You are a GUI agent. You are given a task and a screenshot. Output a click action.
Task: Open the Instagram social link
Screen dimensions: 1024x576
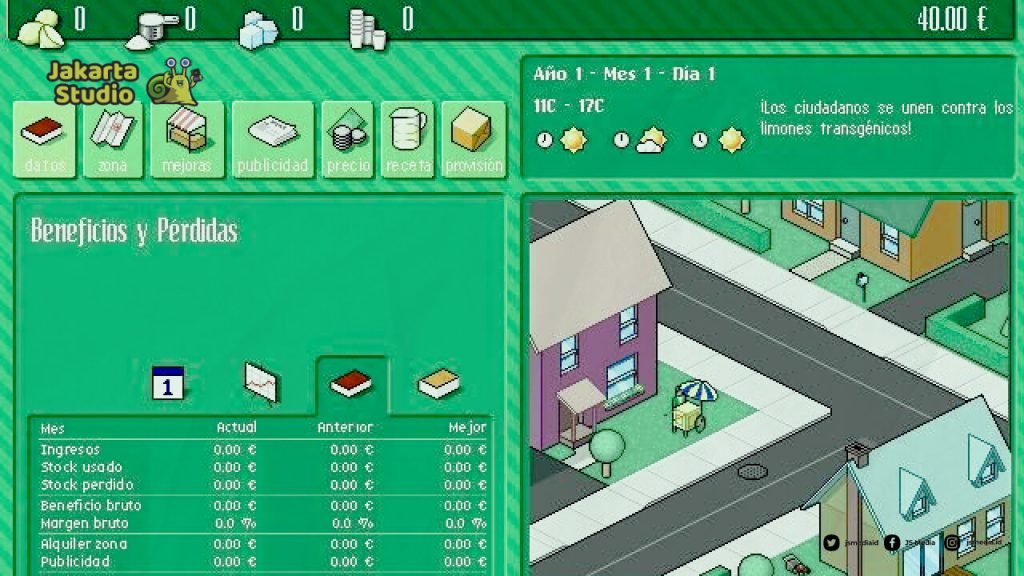pyautogui.click(x=952, y=543)
